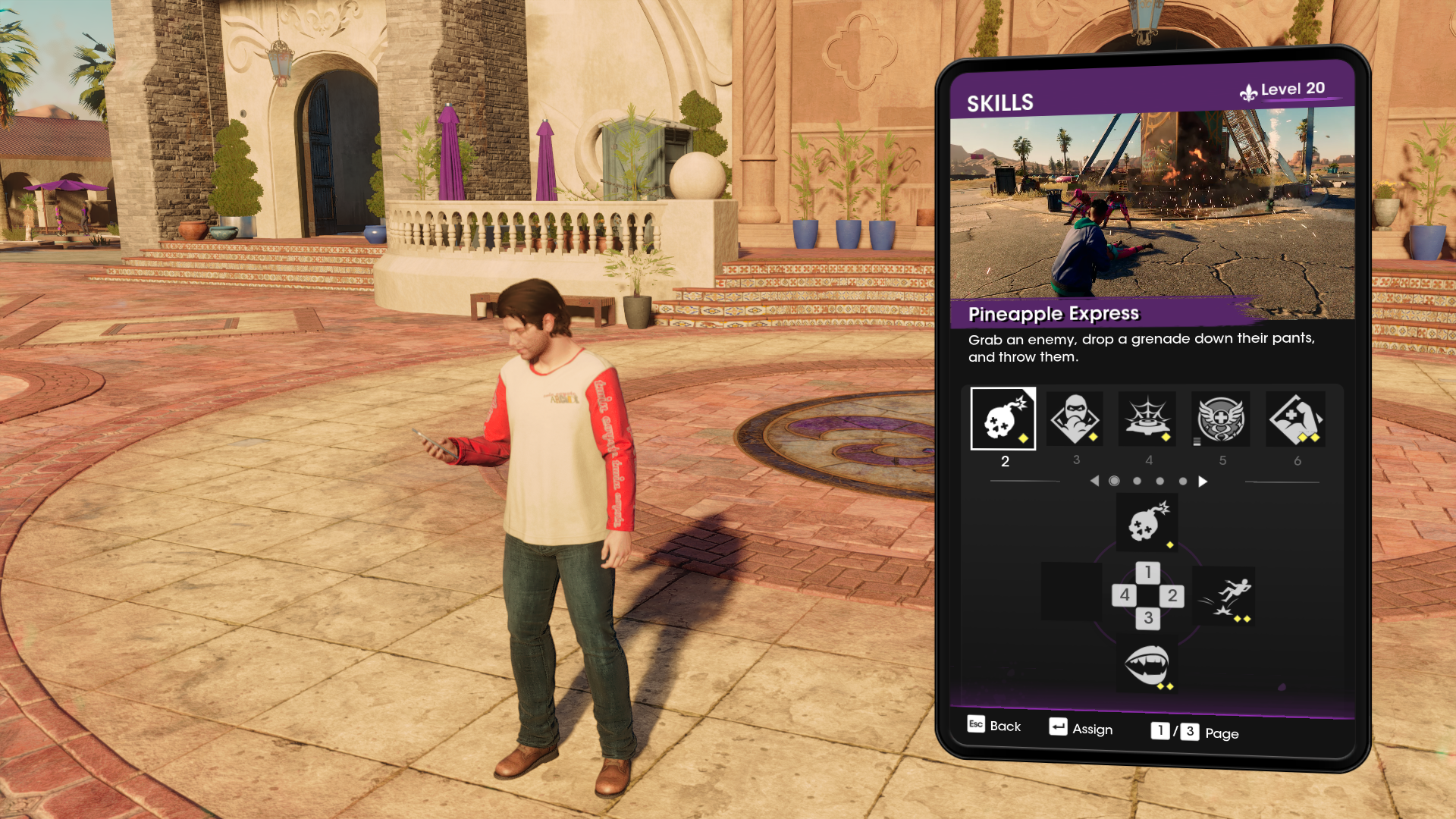
Task: Choose the masked bandit skill icon
Action: (x=1075, y=419)
